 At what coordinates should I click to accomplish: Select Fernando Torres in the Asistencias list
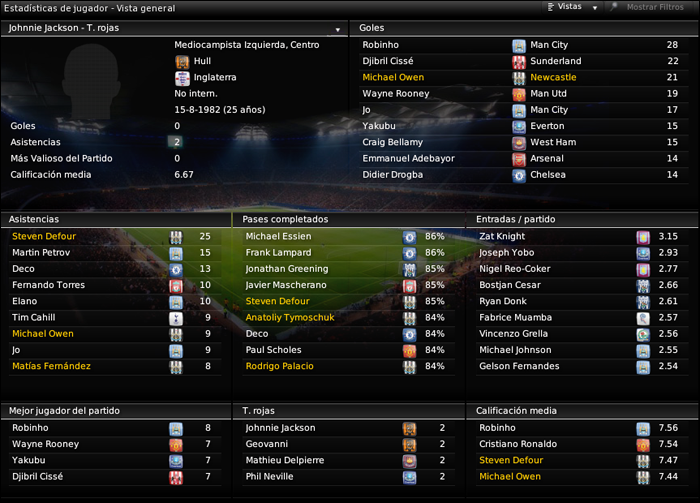[48, 285]
